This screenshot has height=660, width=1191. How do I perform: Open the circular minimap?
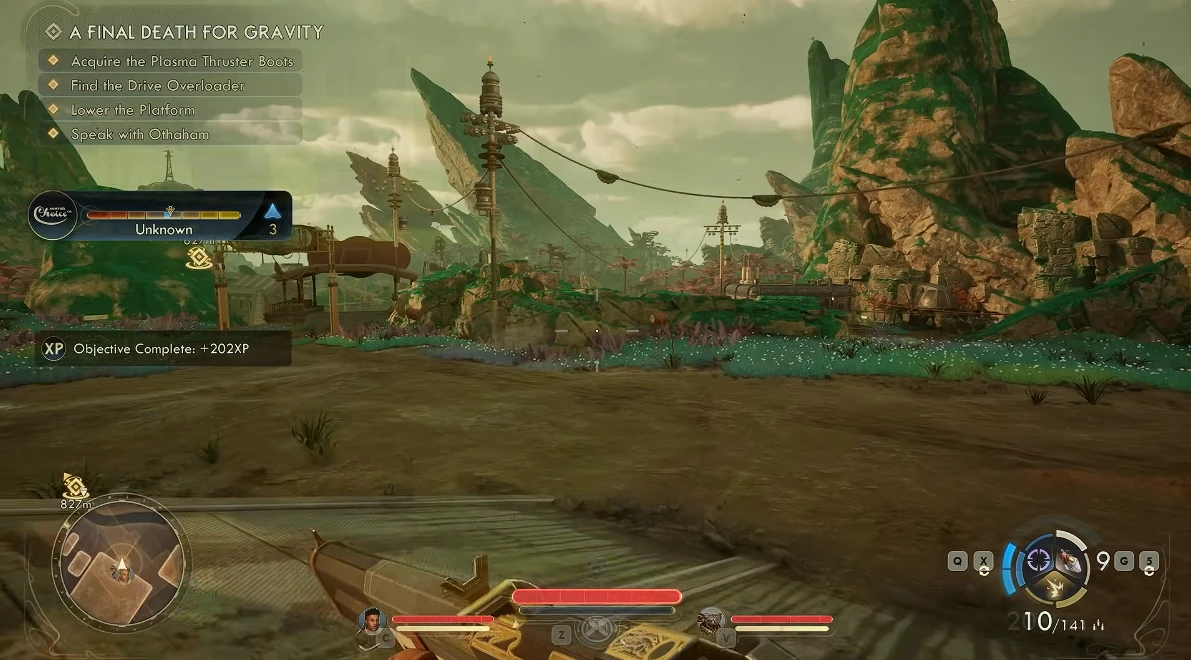coord(121,563)
